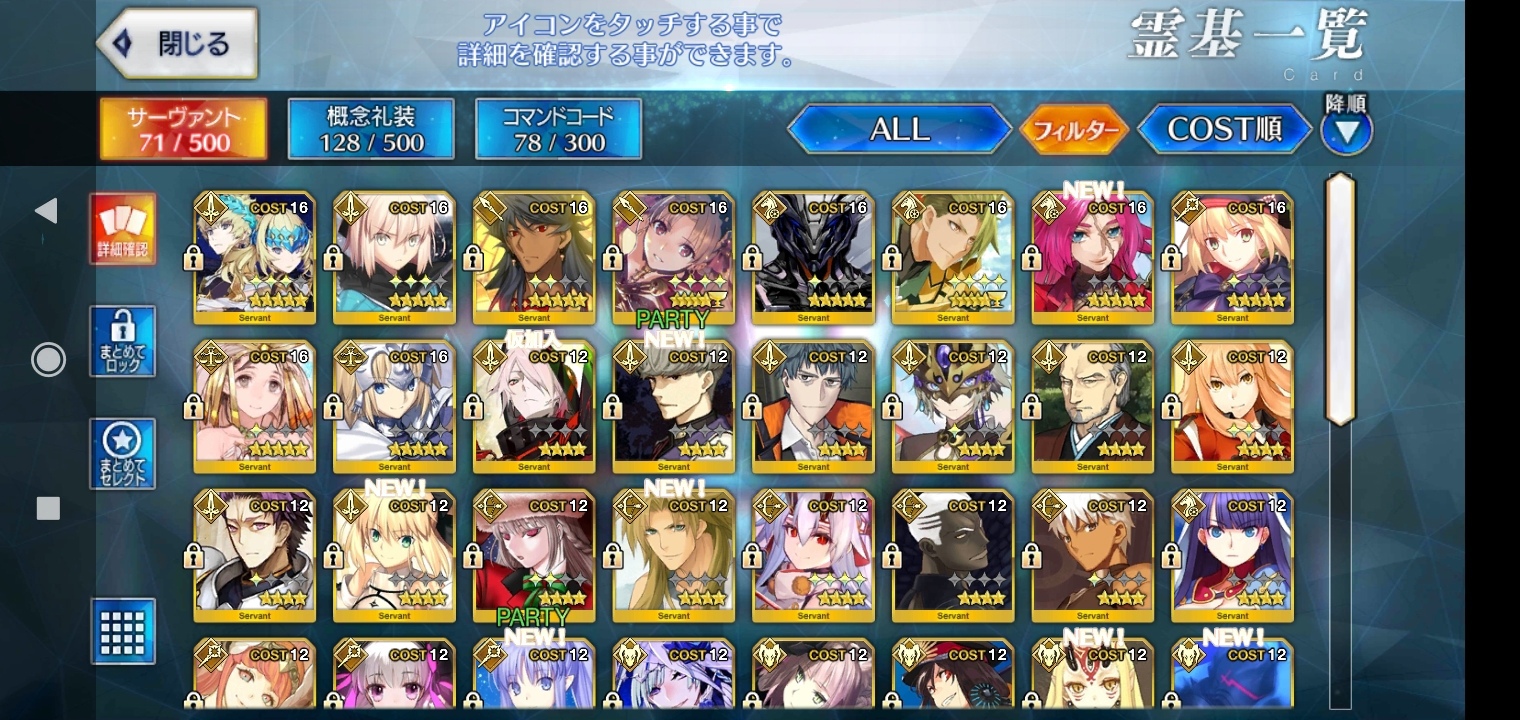Select the pink-haired servant marked NEW

click(x=1092, y=257)
